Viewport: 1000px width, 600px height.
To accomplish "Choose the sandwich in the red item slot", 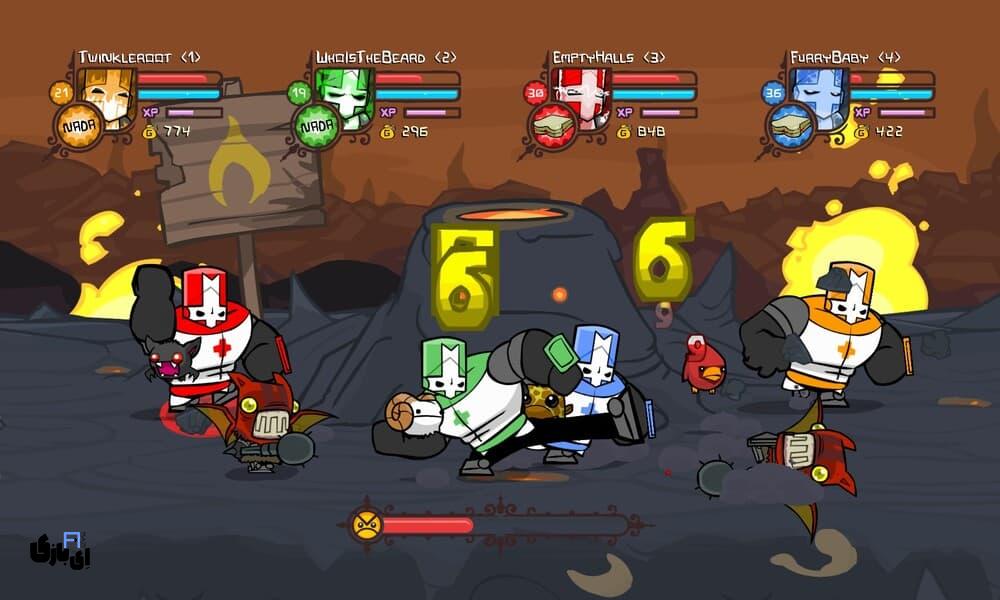I will click(552, 127).
